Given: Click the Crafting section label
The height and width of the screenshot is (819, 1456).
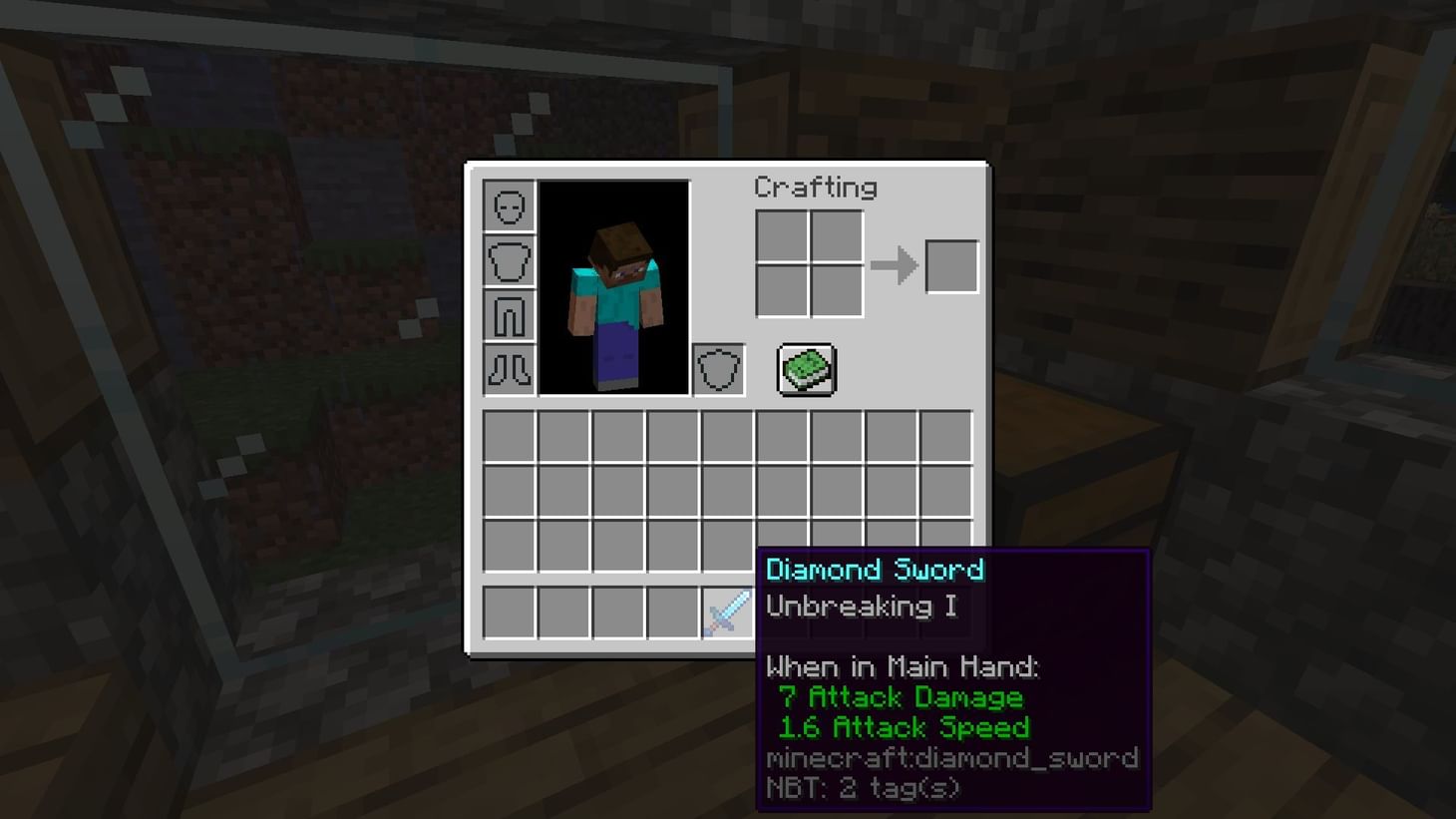Looking at the screenshot, I should [817, 188].
